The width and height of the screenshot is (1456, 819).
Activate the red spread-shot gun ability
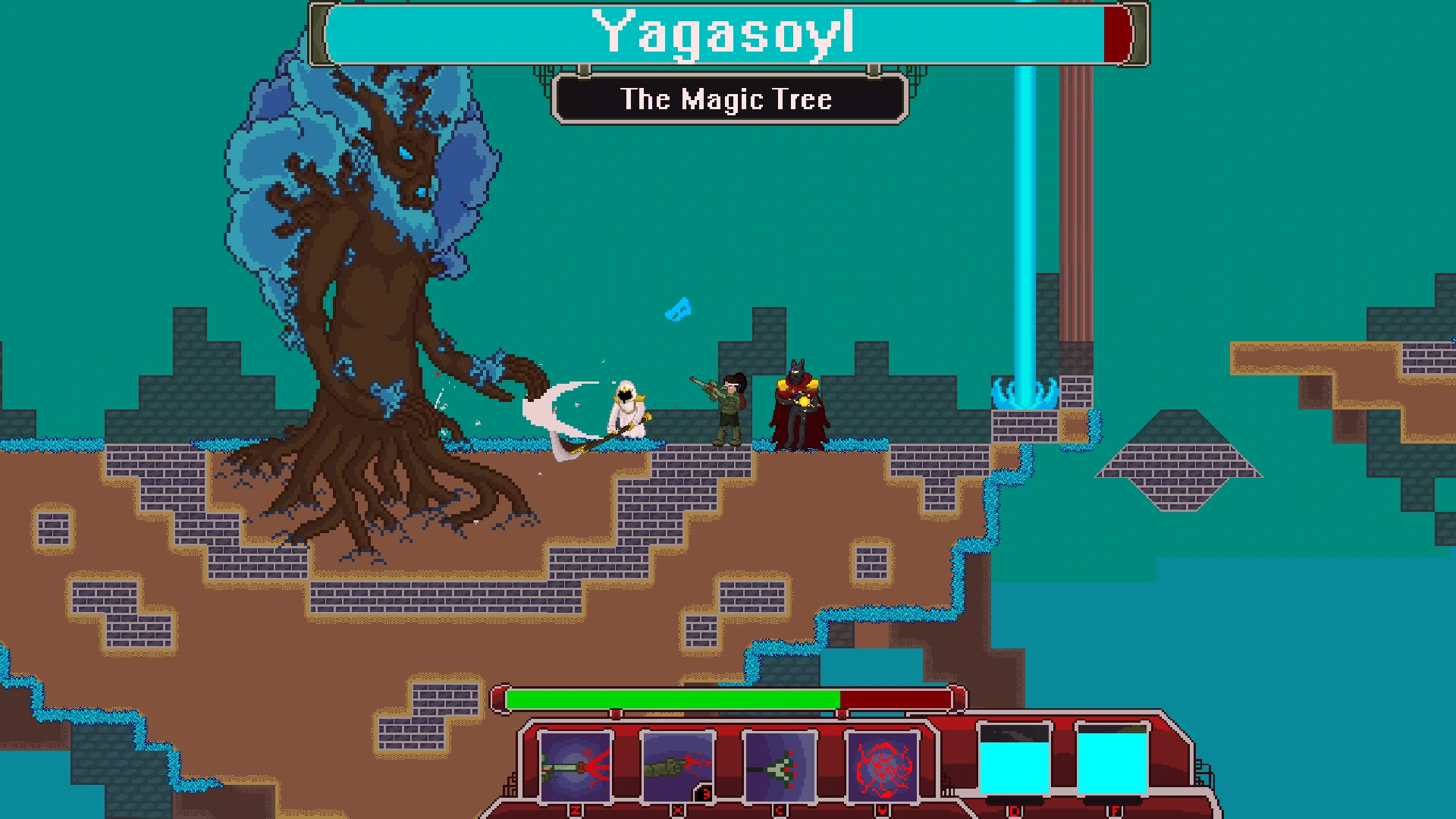pos(576,767)
